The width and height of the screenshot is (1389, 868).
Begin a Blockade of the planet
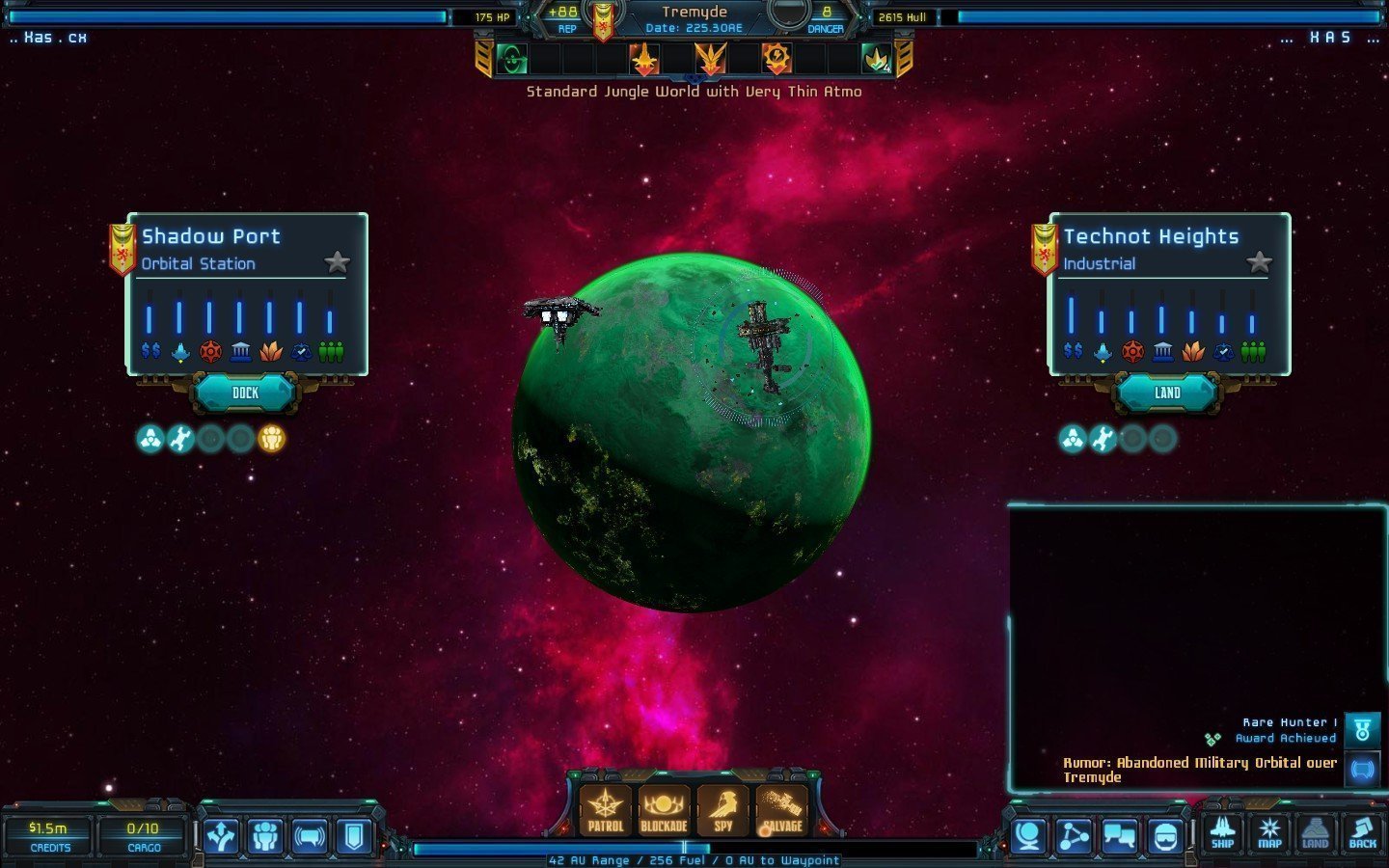coord(664,810)
